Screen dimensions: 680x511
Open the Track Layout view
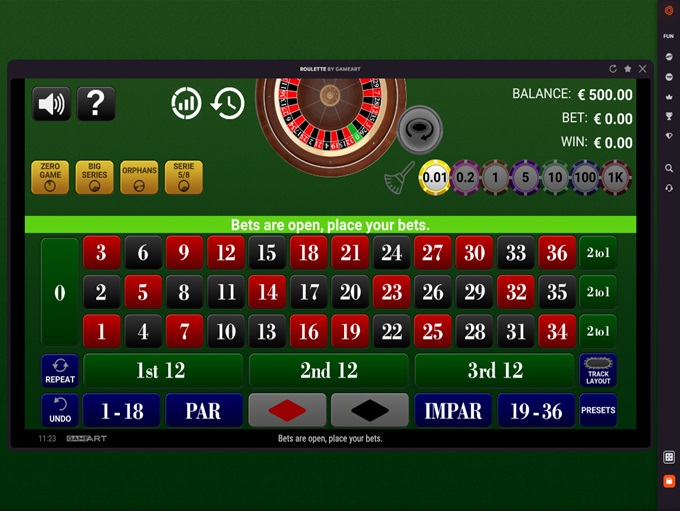coord(598,370)
